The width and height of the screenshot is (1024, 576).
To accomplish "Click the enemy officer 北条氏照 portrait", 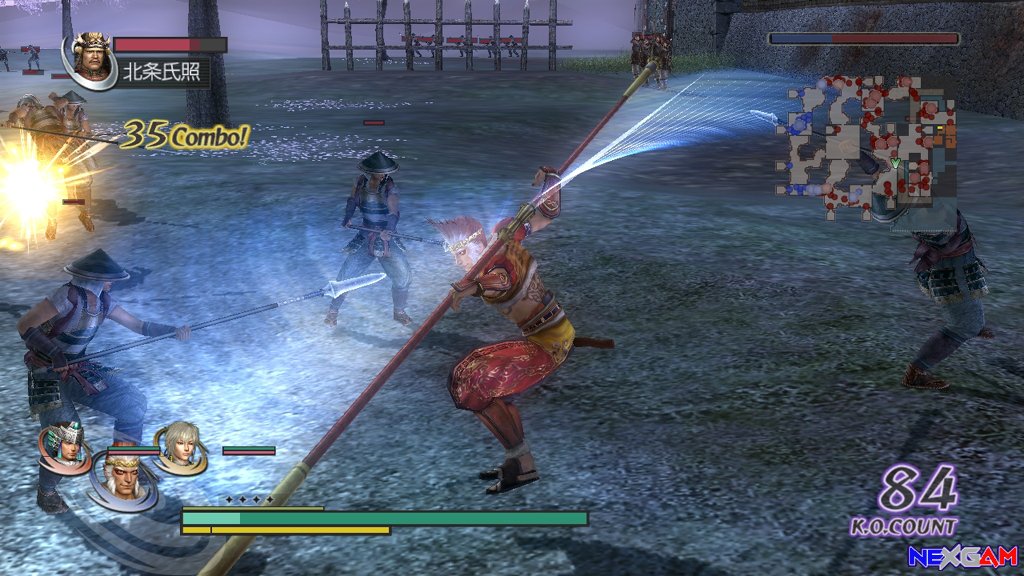I will click(x=91, y=59).
